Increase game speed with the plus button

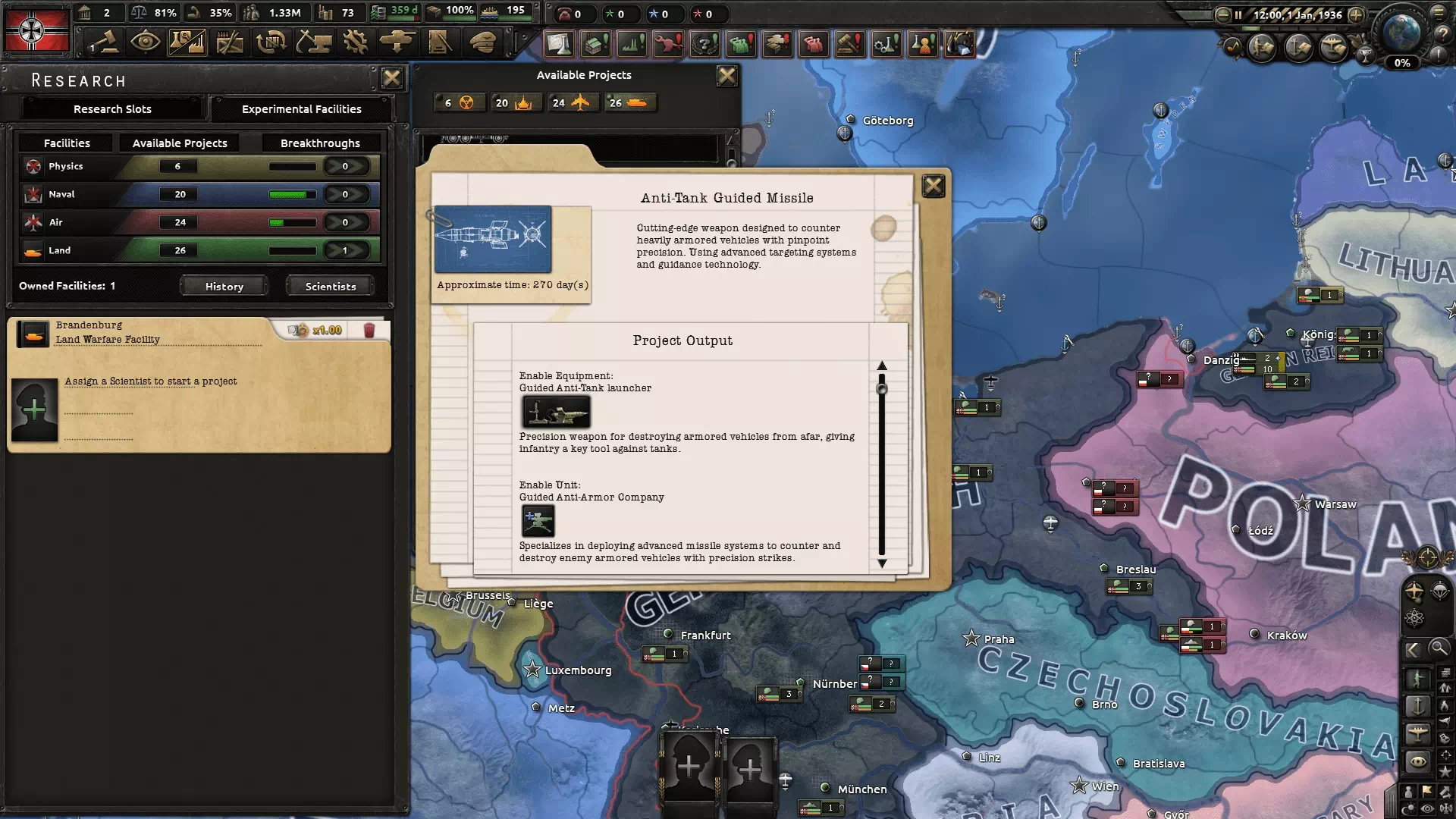[x=1356, y=14]
